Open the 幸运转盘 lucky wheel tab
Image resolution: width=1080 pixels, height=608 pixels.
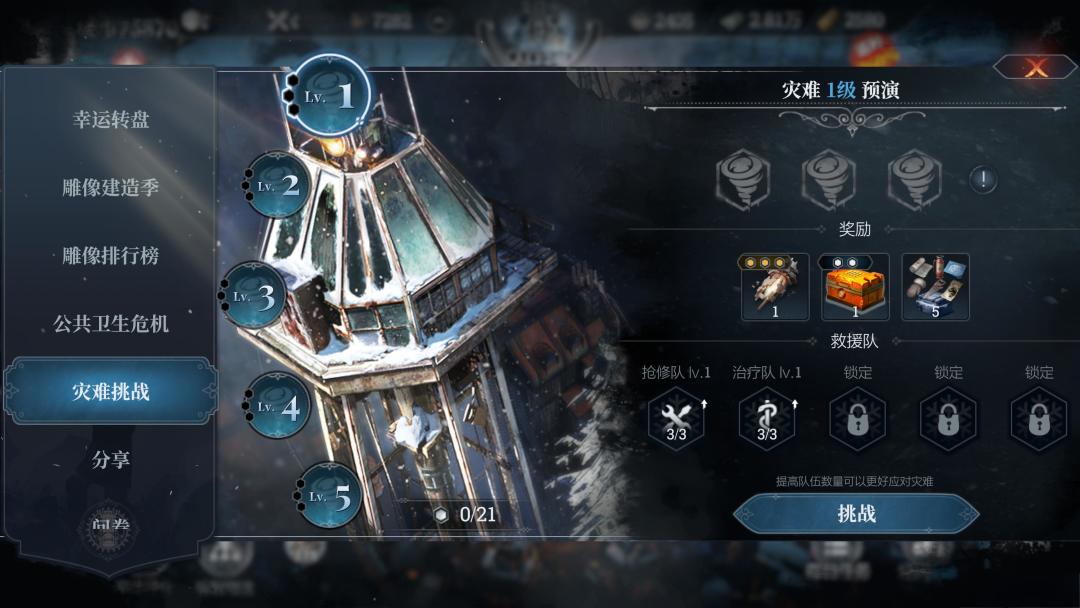110,120
